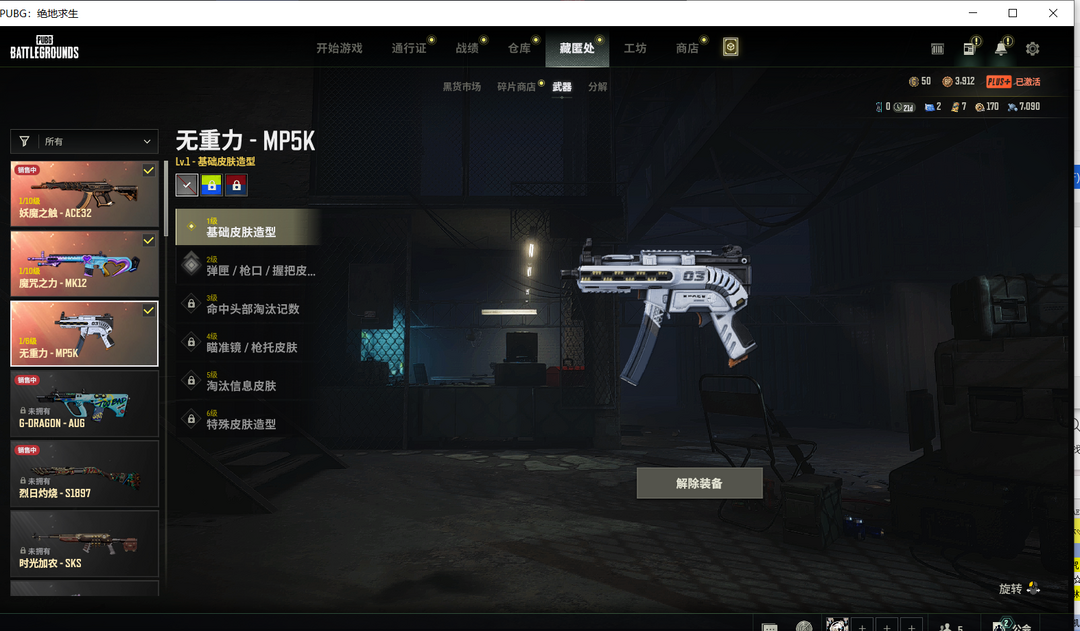Select the 时光加农 - SKS skin
Screen dimensions: 1080x631
(85, 543)
